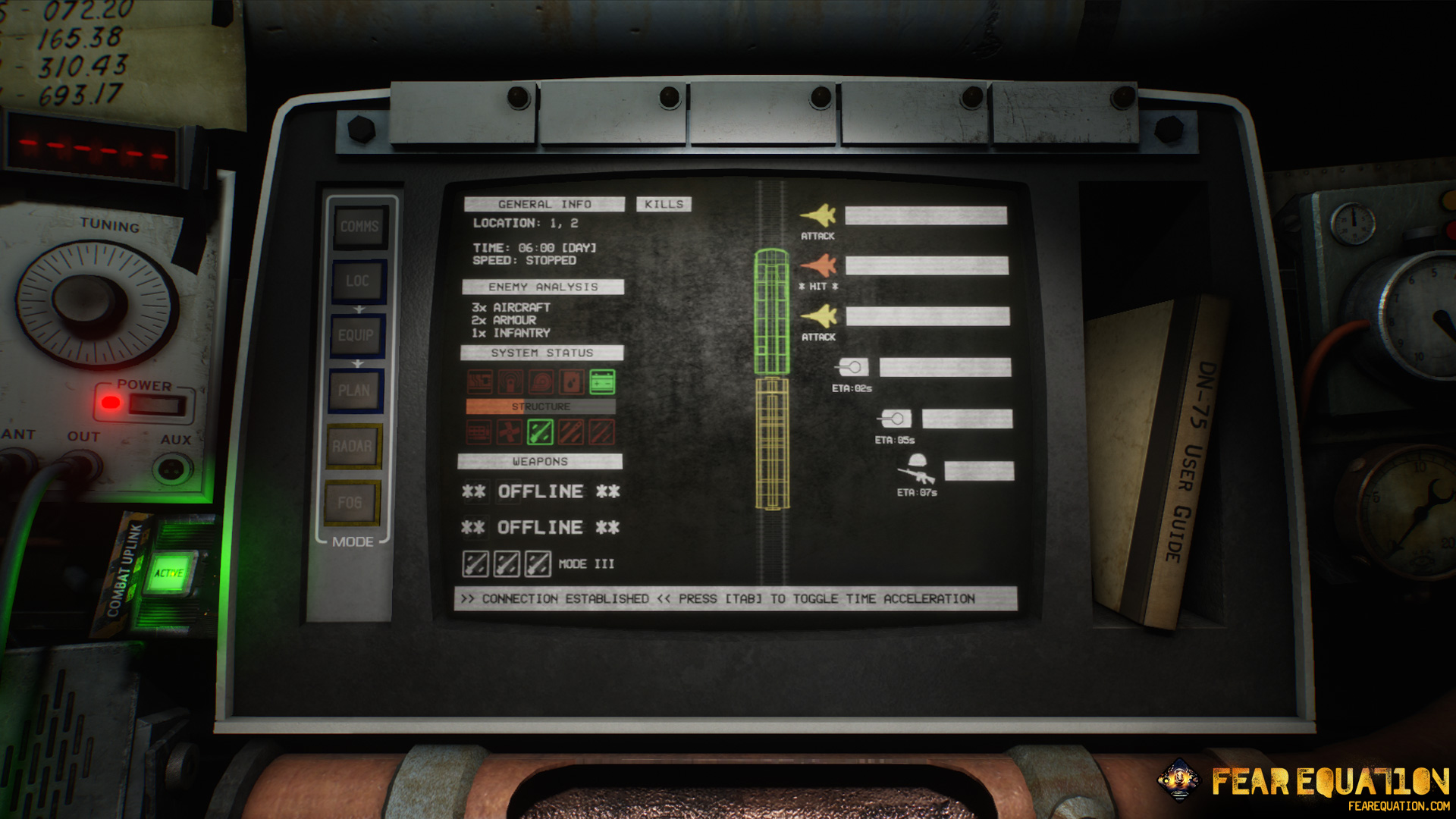Click the tank icon showing ETA 02s
Screen dimensions: 1456x819
[853, 366]
